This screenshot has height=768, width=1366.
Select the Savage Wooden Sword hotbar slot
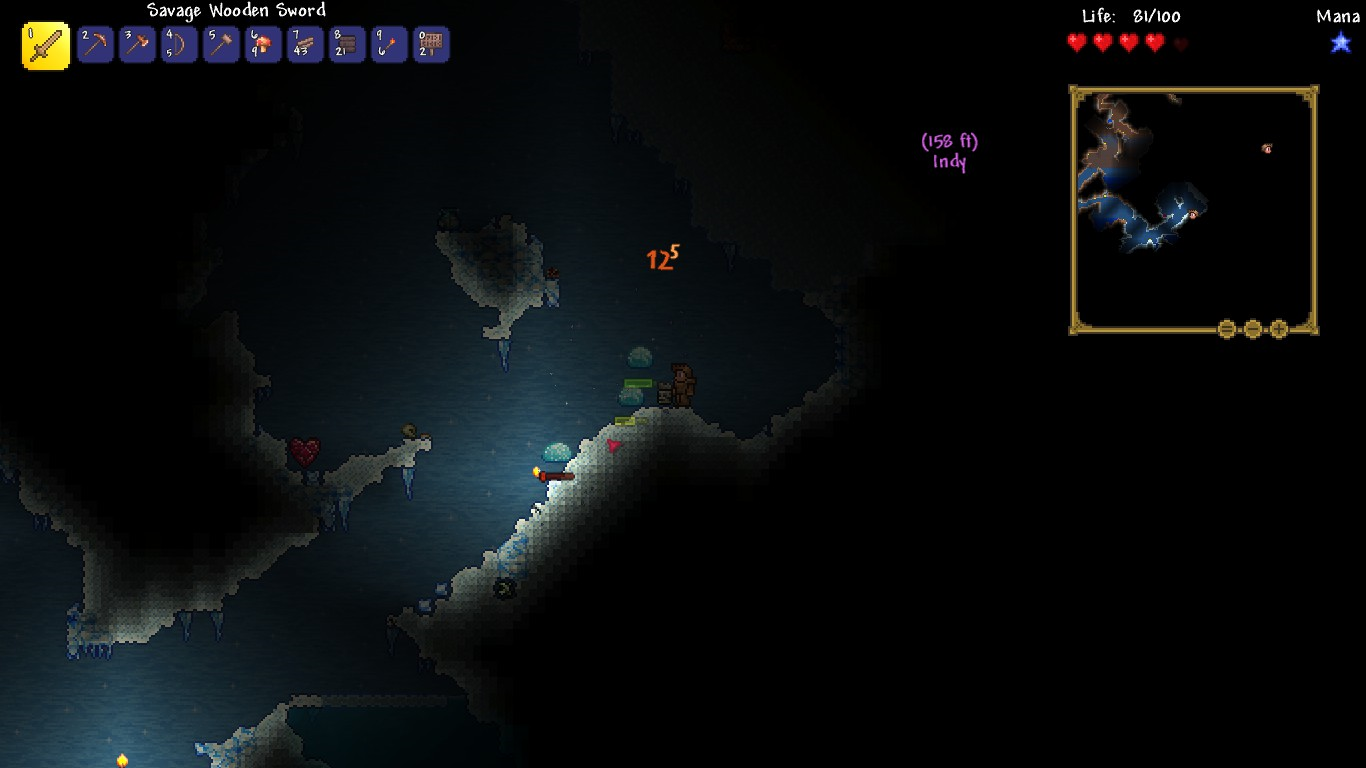pos(46,46)
